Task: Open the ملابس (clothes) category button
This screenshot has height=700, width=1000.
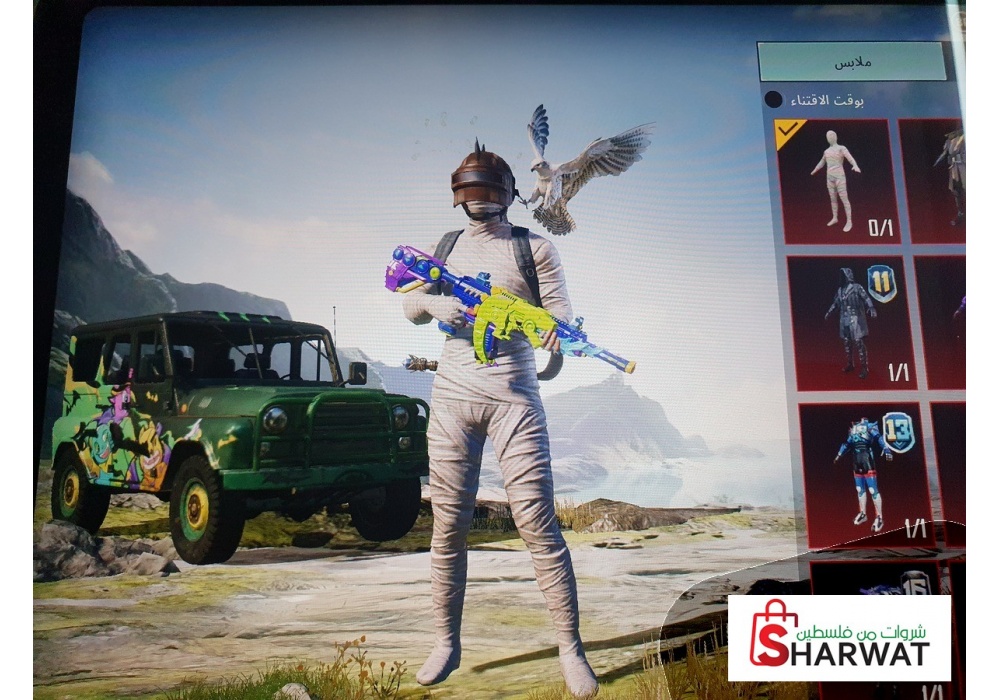Action: 851,62
